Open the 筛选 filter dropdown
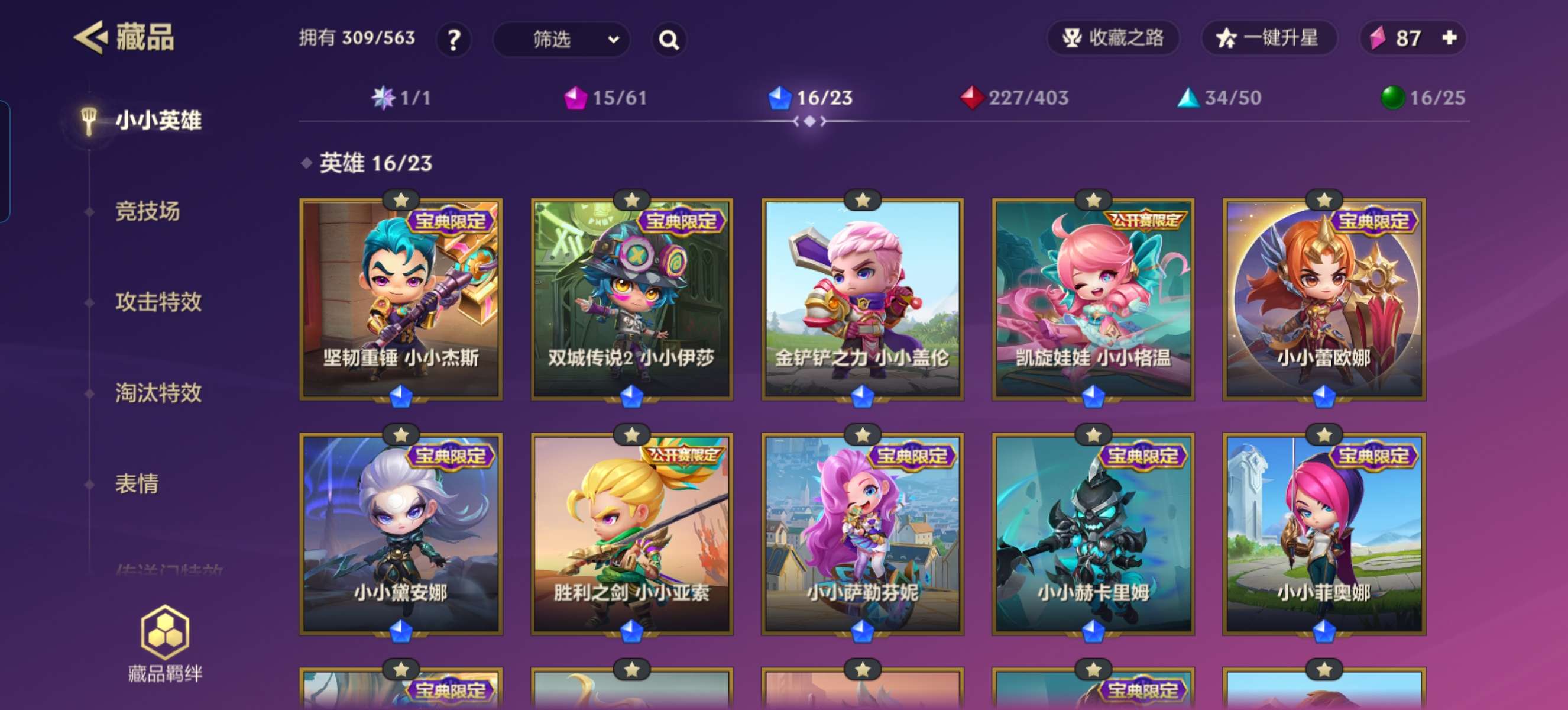 point(561,40)
